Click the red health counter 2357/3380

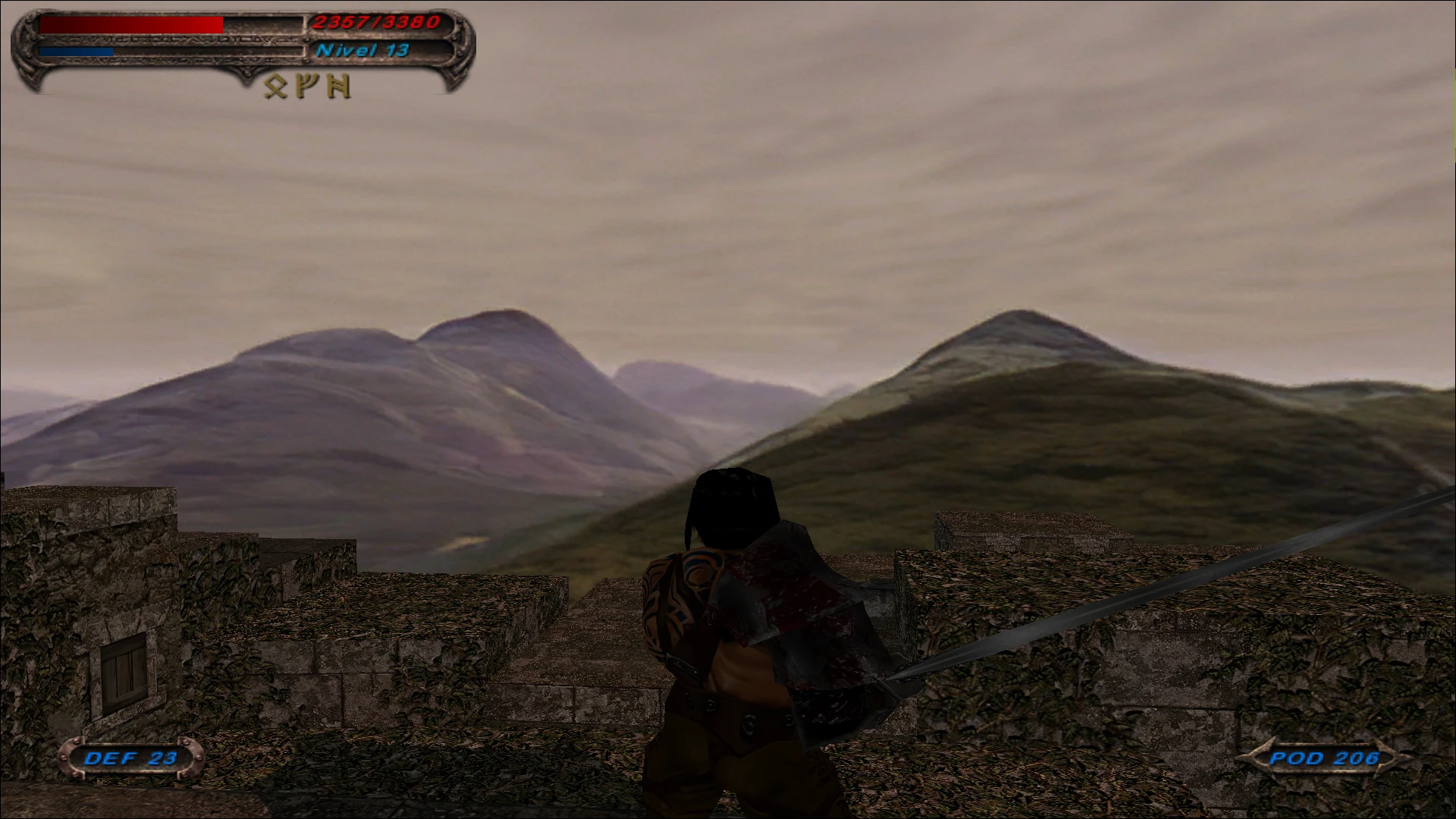375,22
